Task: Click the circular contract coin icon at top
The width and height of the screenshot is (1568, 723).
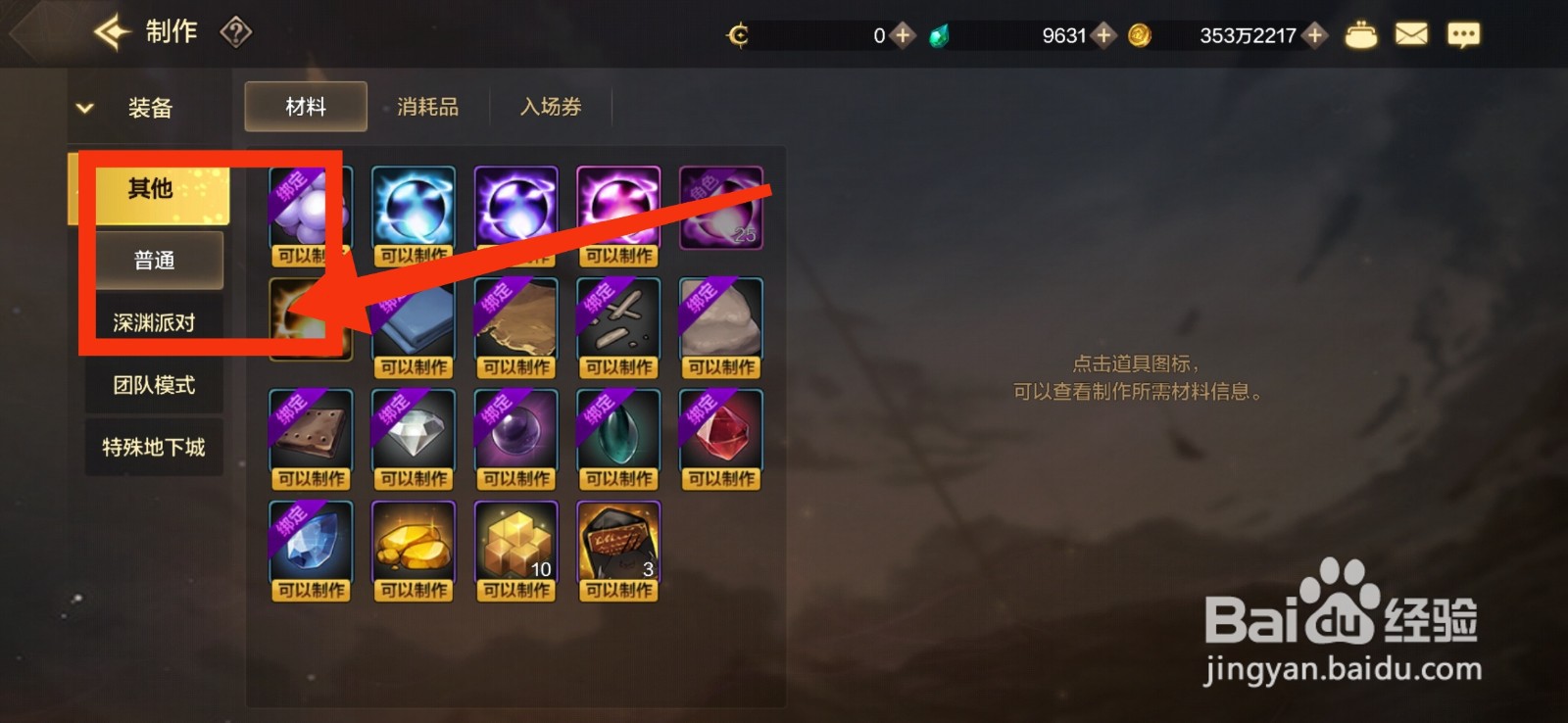Action: (739, 34)
